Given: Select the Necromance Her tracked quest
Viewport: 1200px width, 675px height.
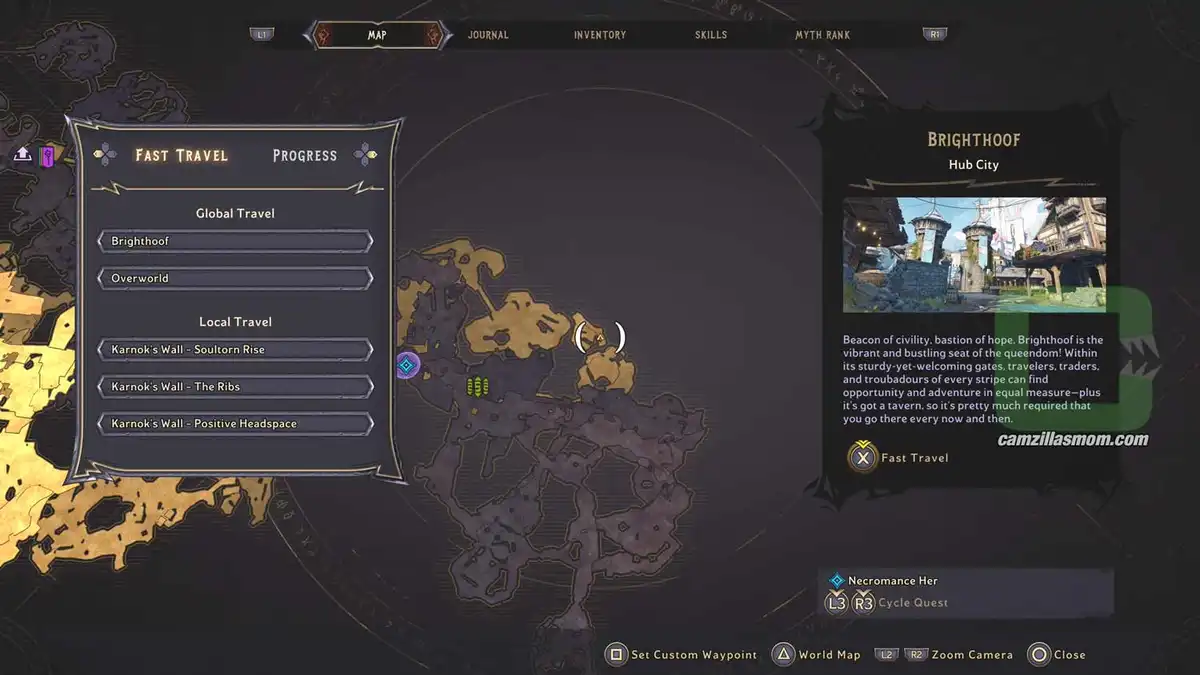Looking at the screenshot, I should pyautogui.click(x=892, y=581).
